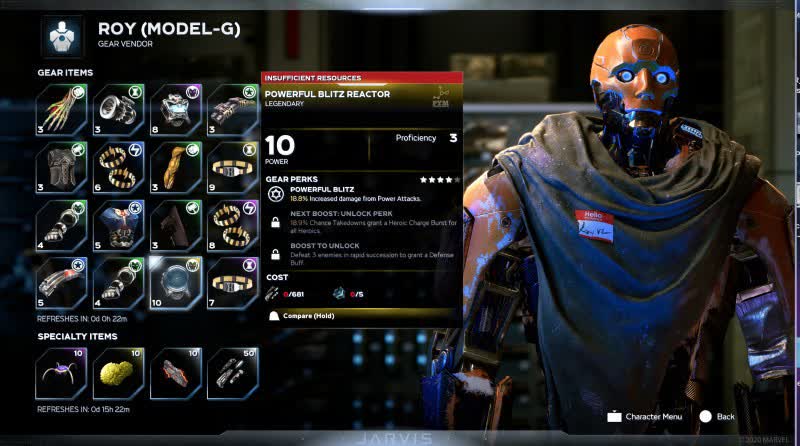Choose the power 7 gold-and-black belt
The image size is (800, 446).
tap(233, 281)
